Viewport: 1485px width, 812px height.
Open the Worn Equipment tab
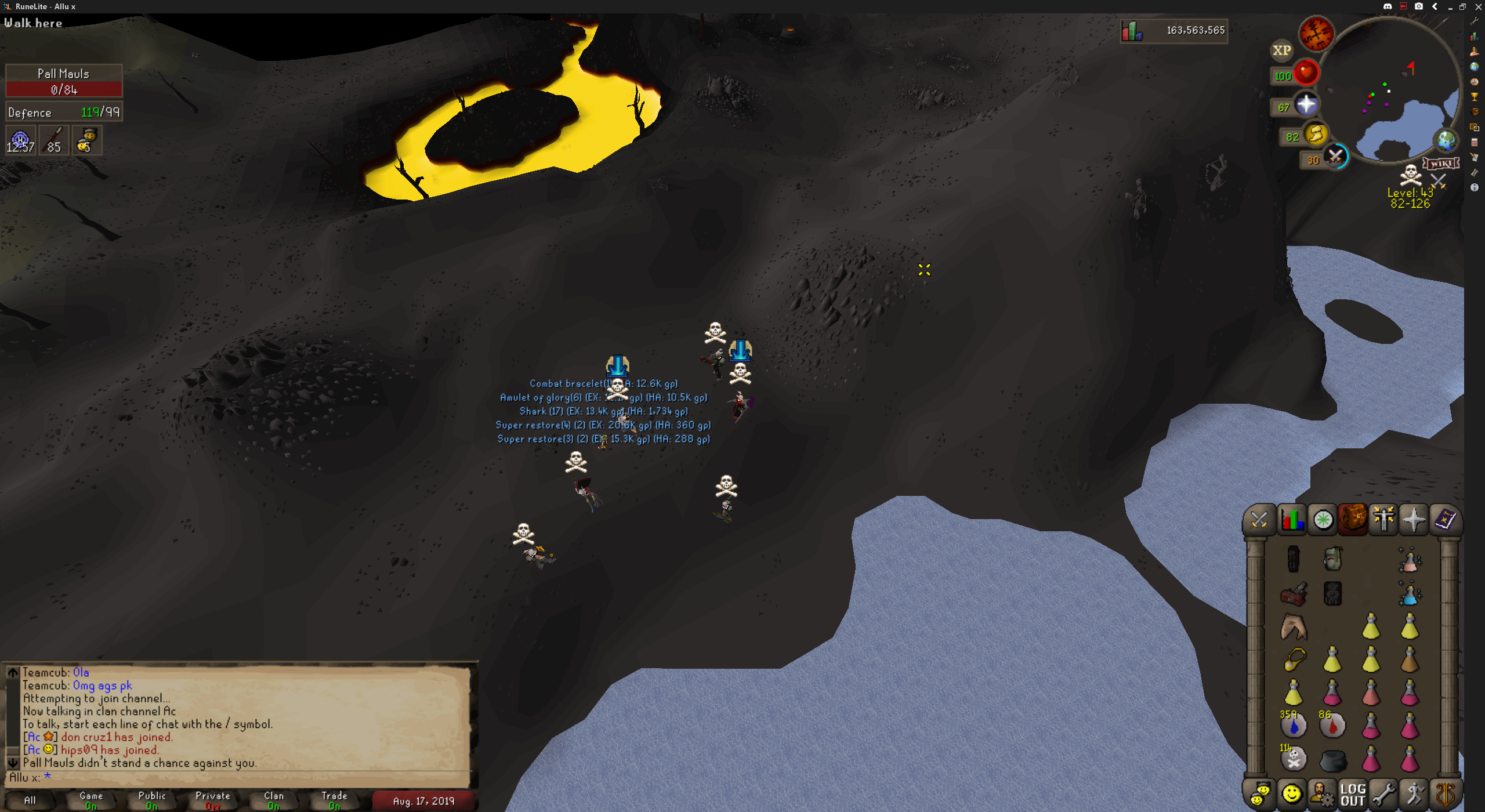tap(1383, 520)
